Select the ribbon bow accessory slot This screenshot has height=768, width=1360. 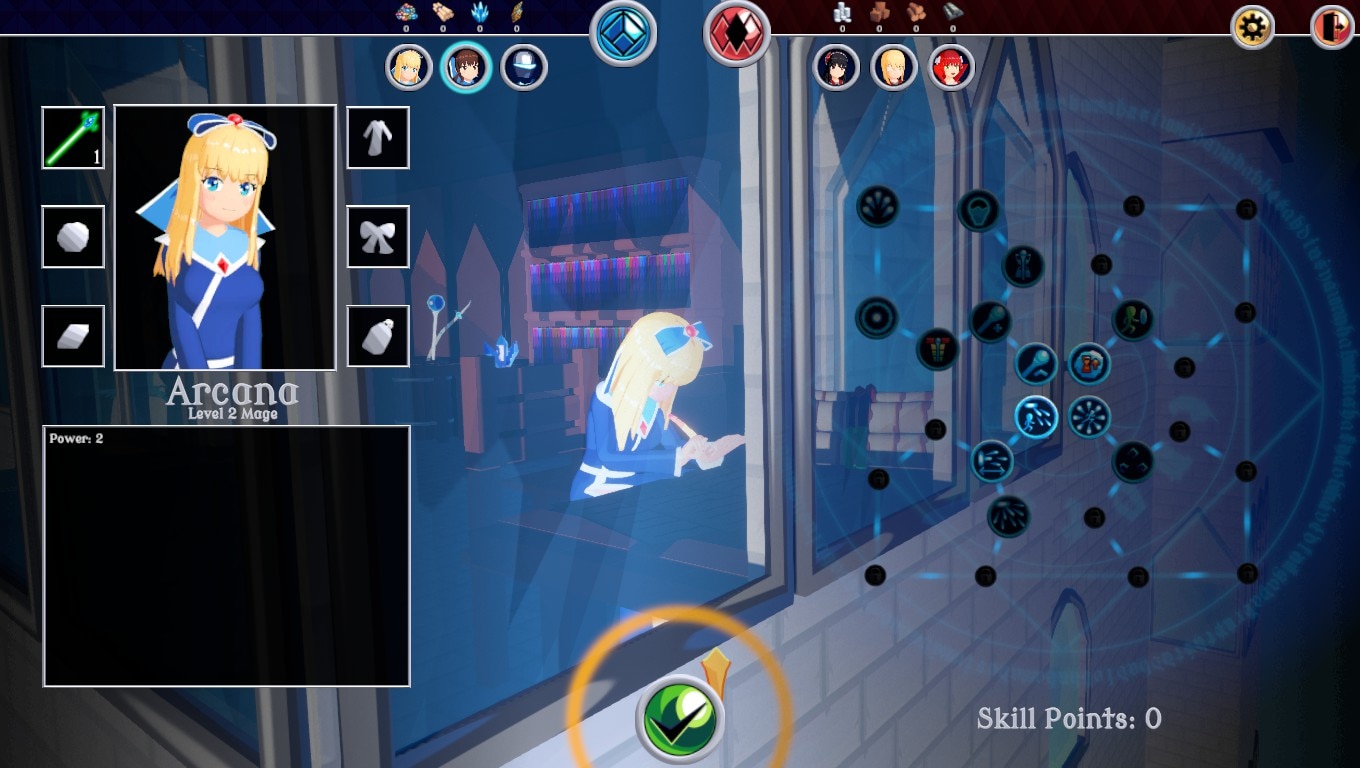[378, 237]
